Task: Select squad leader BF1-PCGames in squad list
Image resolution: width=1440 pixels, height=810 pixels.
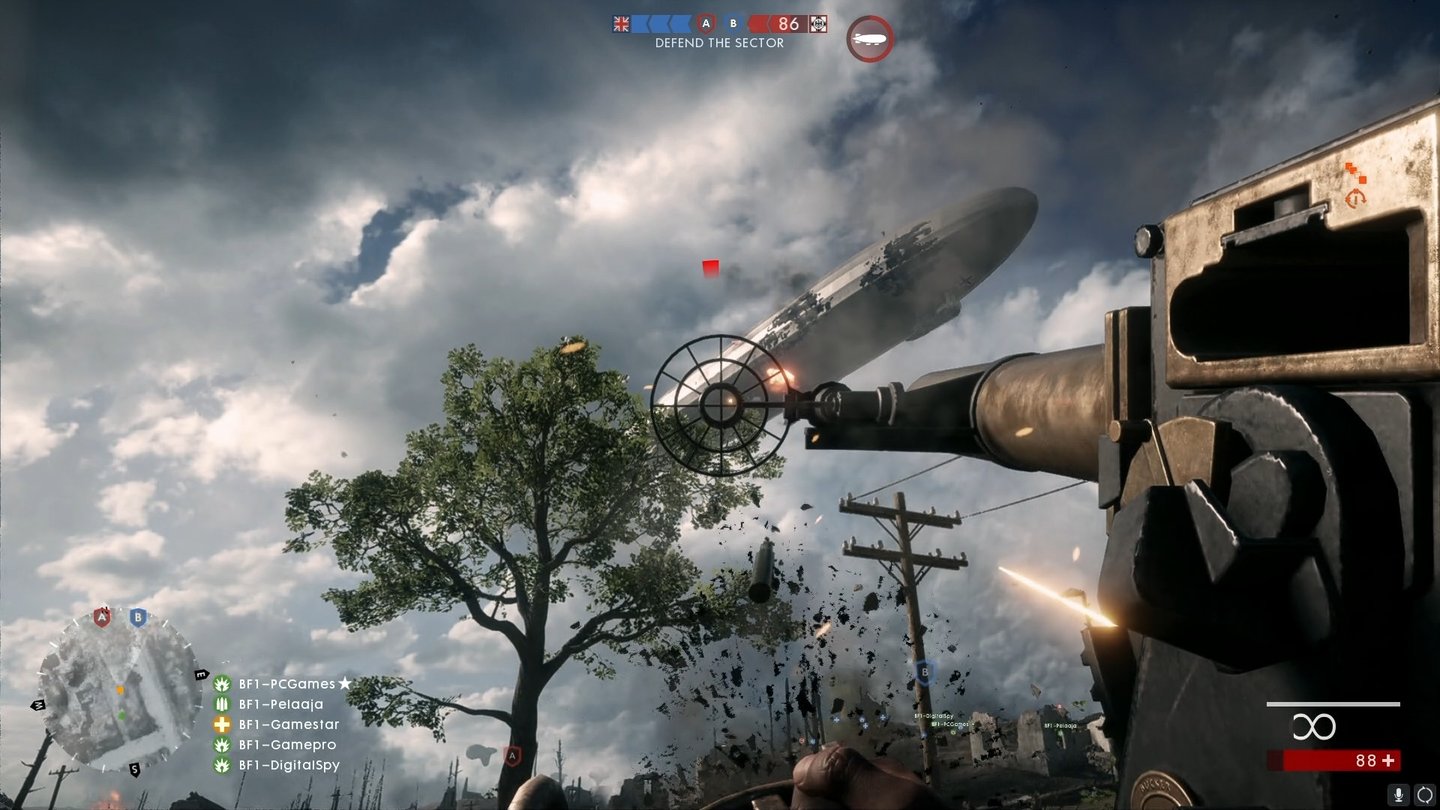Action: click(286, 684)
